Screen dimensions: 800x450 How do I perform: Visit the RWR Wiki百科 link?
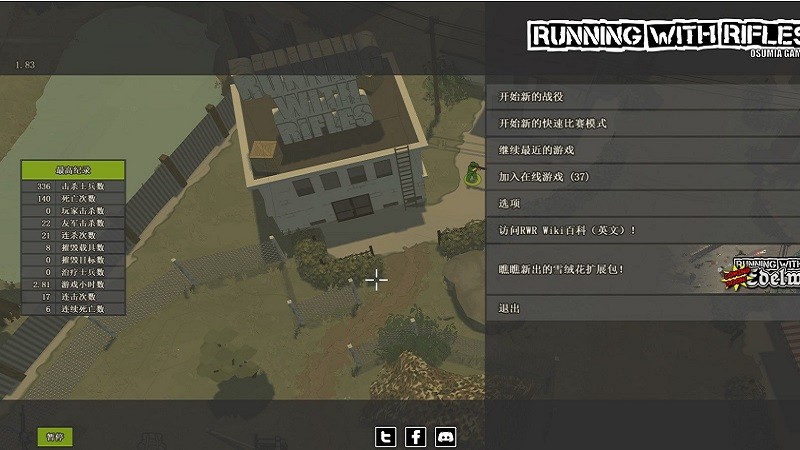[x=568, y=231]
